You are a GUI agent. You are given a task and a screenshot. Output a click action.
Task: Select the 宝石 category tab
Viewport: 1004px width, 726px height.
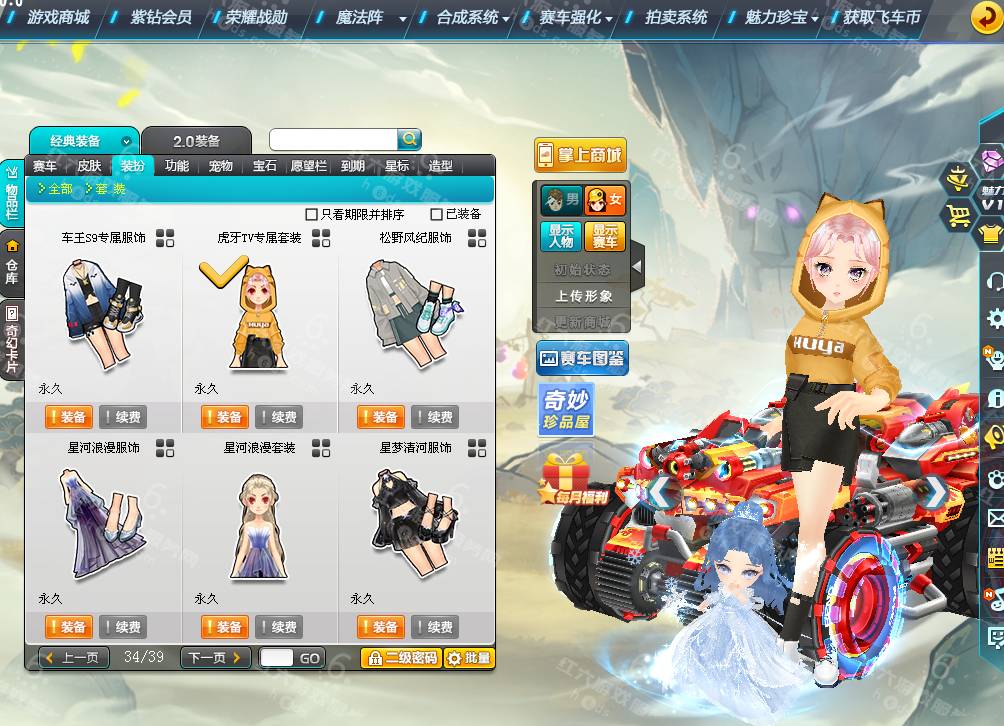[x=265, y=166]
